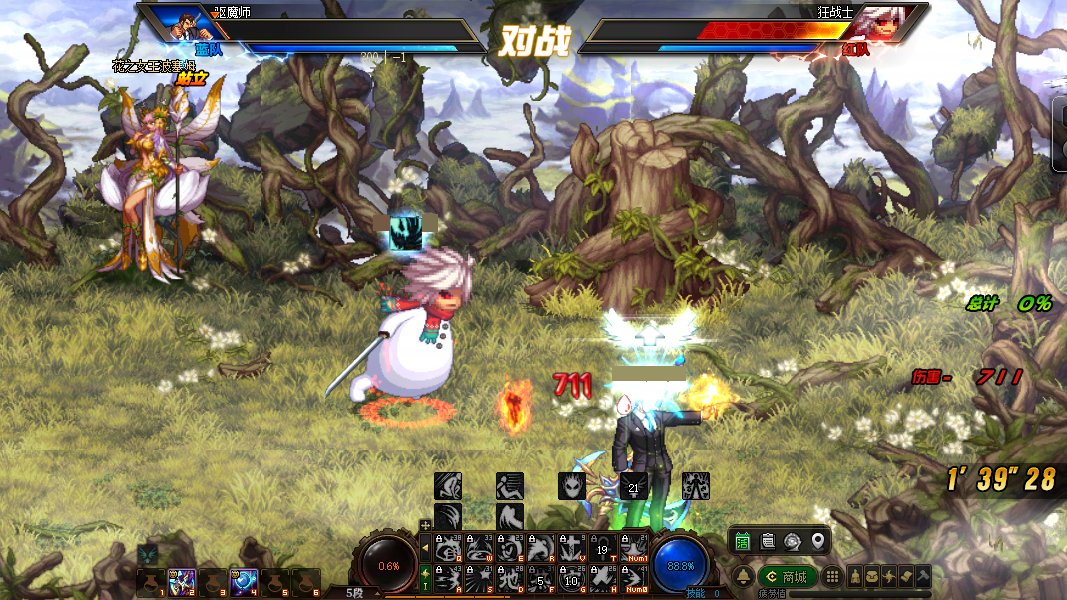This screenshot has width=1067, height=600.
Task: Open the quest scroll list icon
Action: tap(767, 541)
